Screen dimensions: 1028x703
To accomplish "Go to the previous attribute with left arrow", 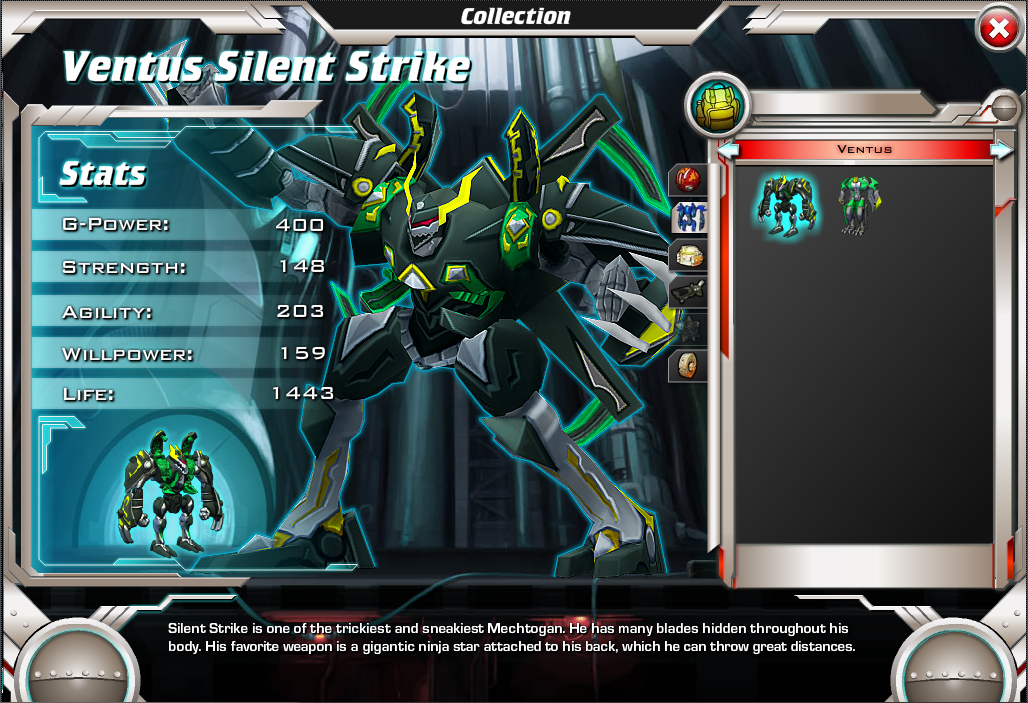I will click(x=729, y=150).
